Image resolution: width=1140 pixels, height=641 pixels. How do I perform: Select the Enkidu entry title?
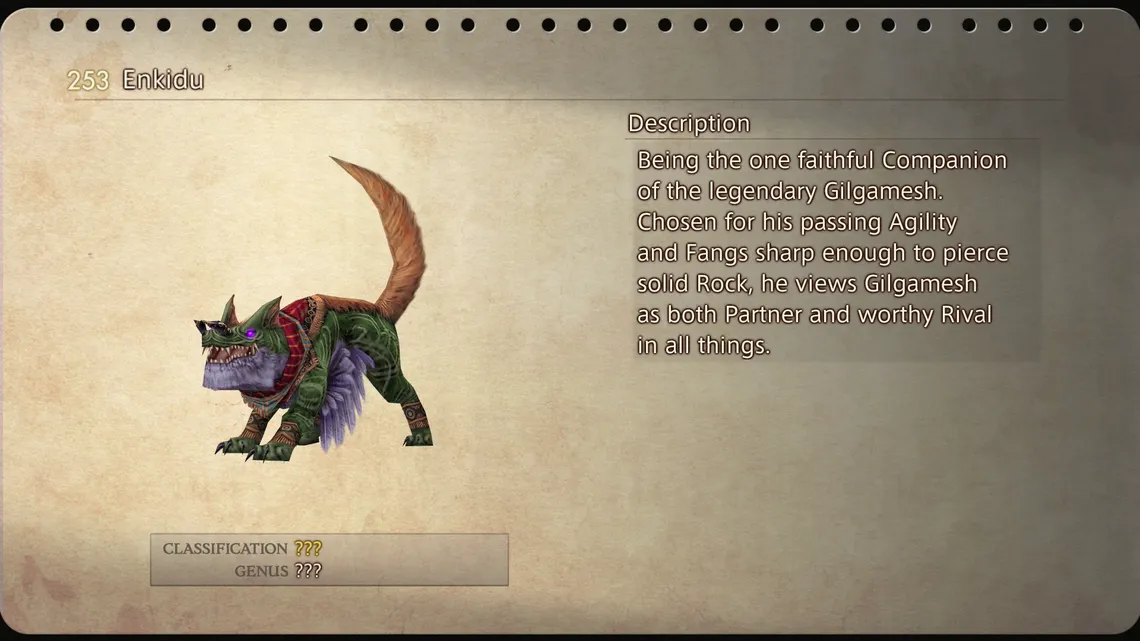click(162, 80)
